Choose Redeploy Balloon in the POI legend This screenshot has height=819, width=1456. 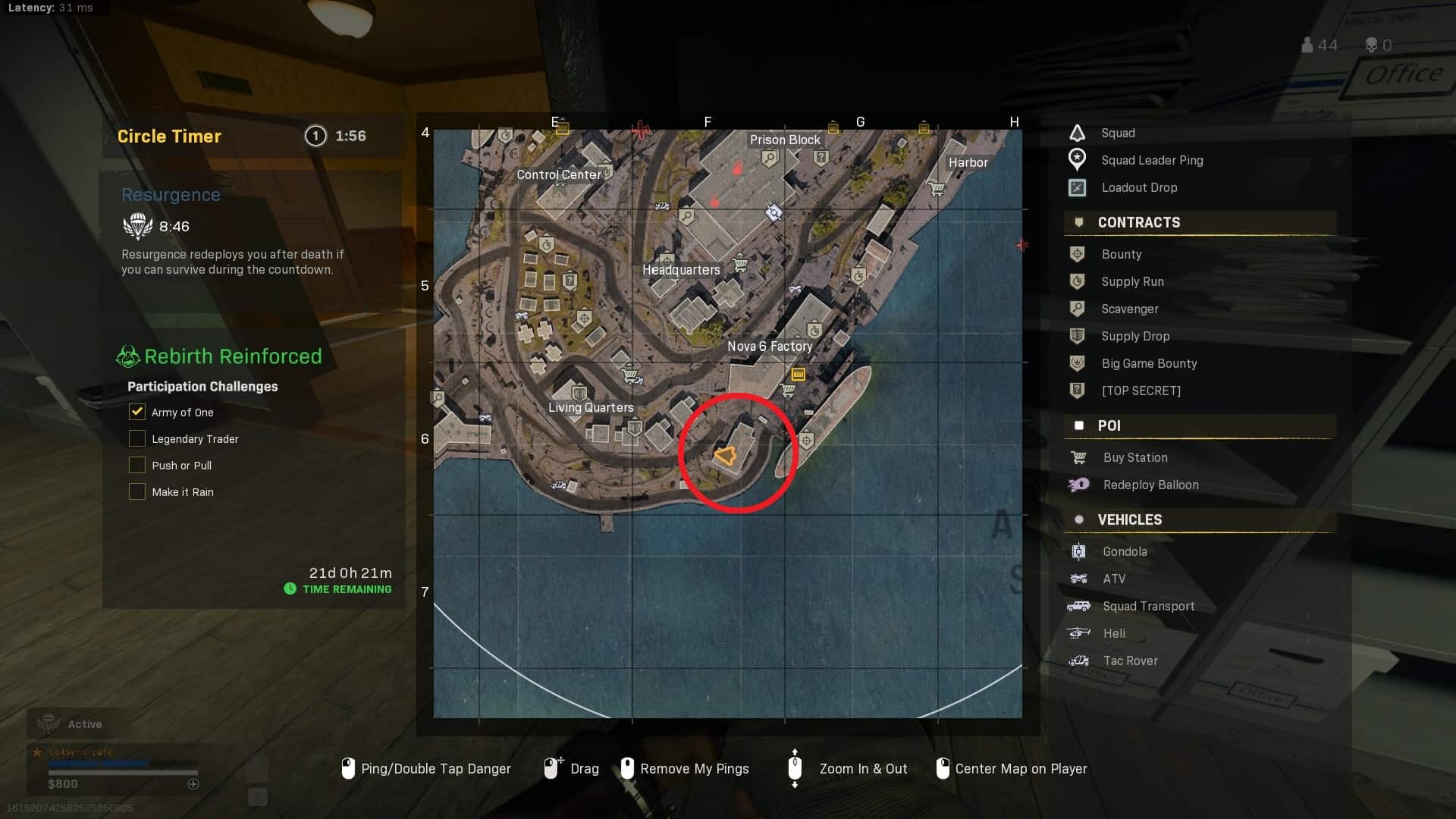1150,485
